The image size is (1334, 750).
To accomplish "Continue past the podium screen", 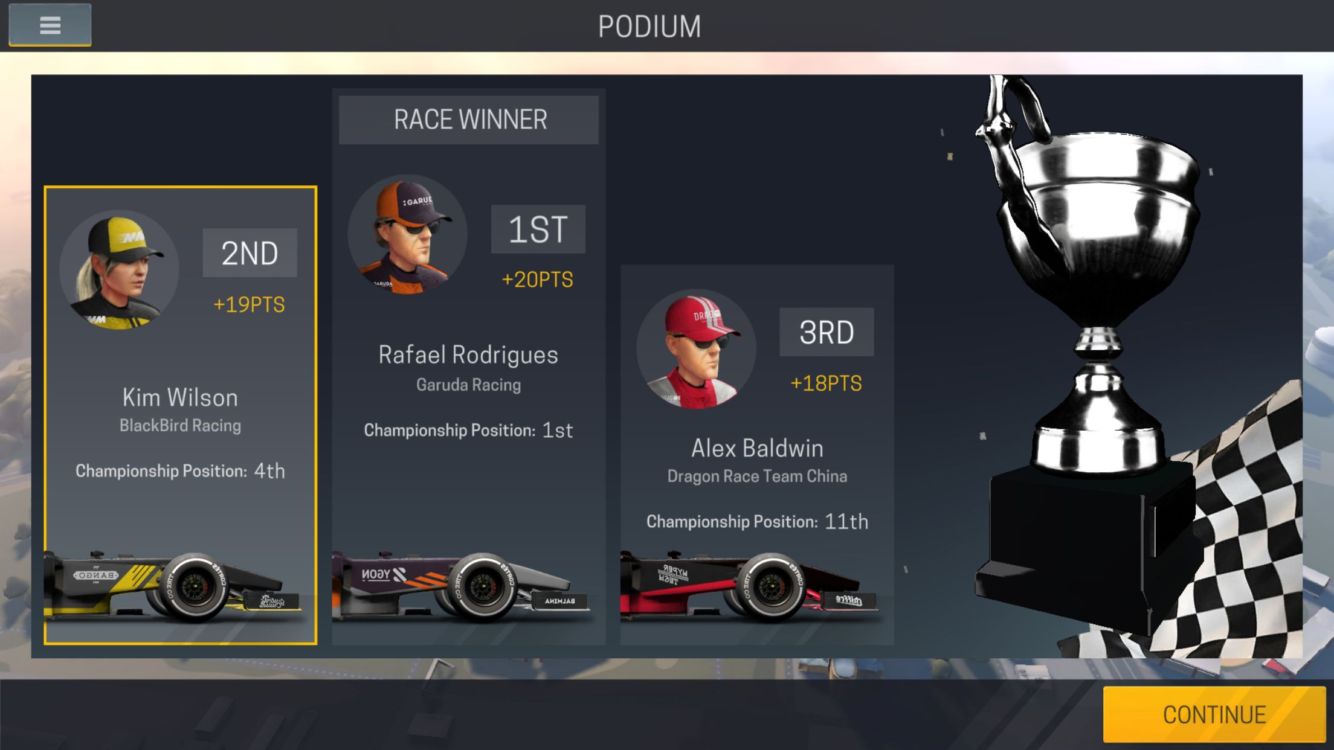I will [x=1213, y=714].
